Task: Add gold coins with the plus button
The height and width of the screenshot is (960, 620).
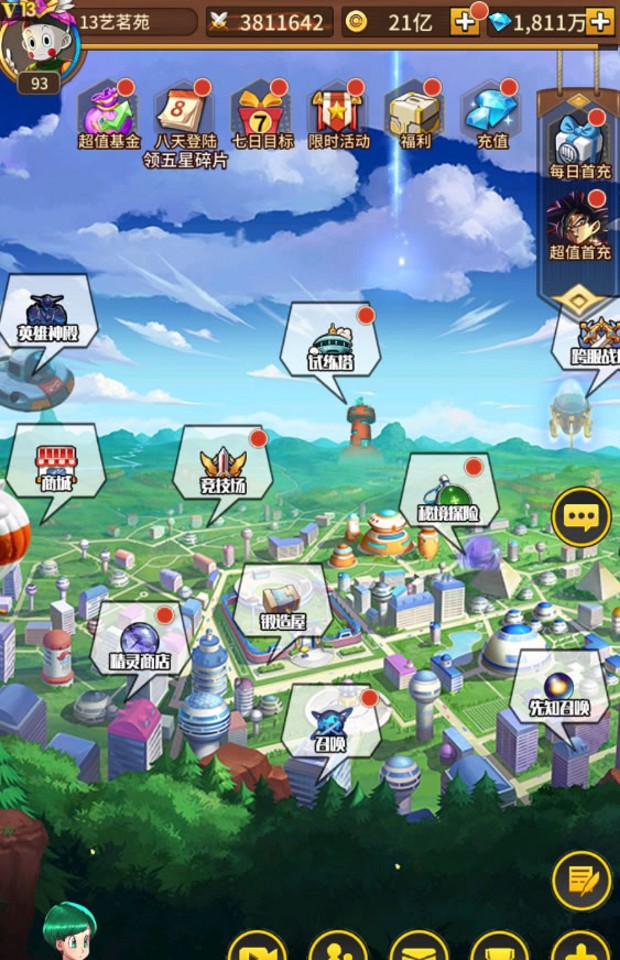Action: 464,21
